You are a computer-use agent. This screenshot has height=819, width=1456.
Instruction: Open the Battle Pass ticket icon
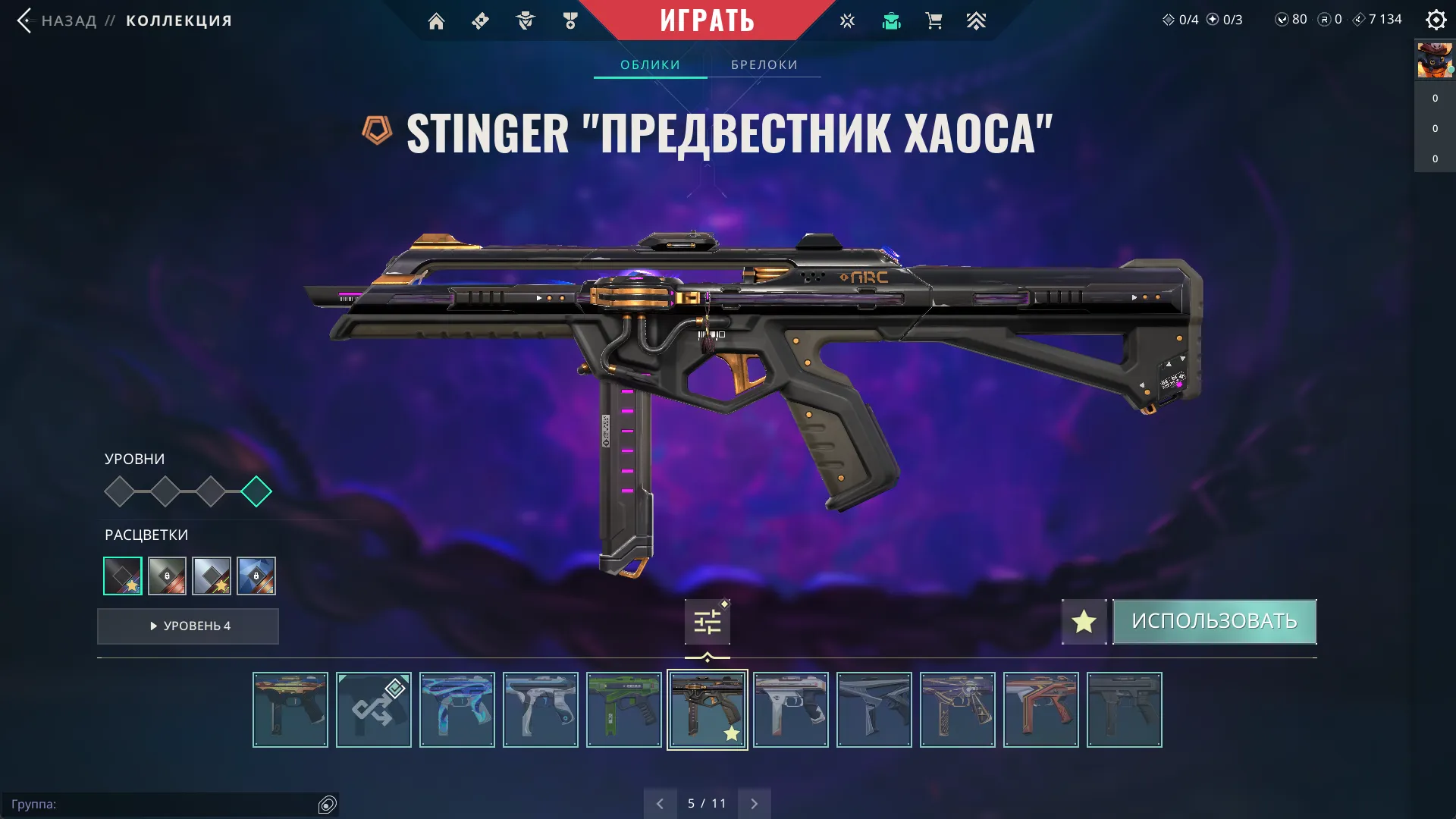[x=479, y=20]
